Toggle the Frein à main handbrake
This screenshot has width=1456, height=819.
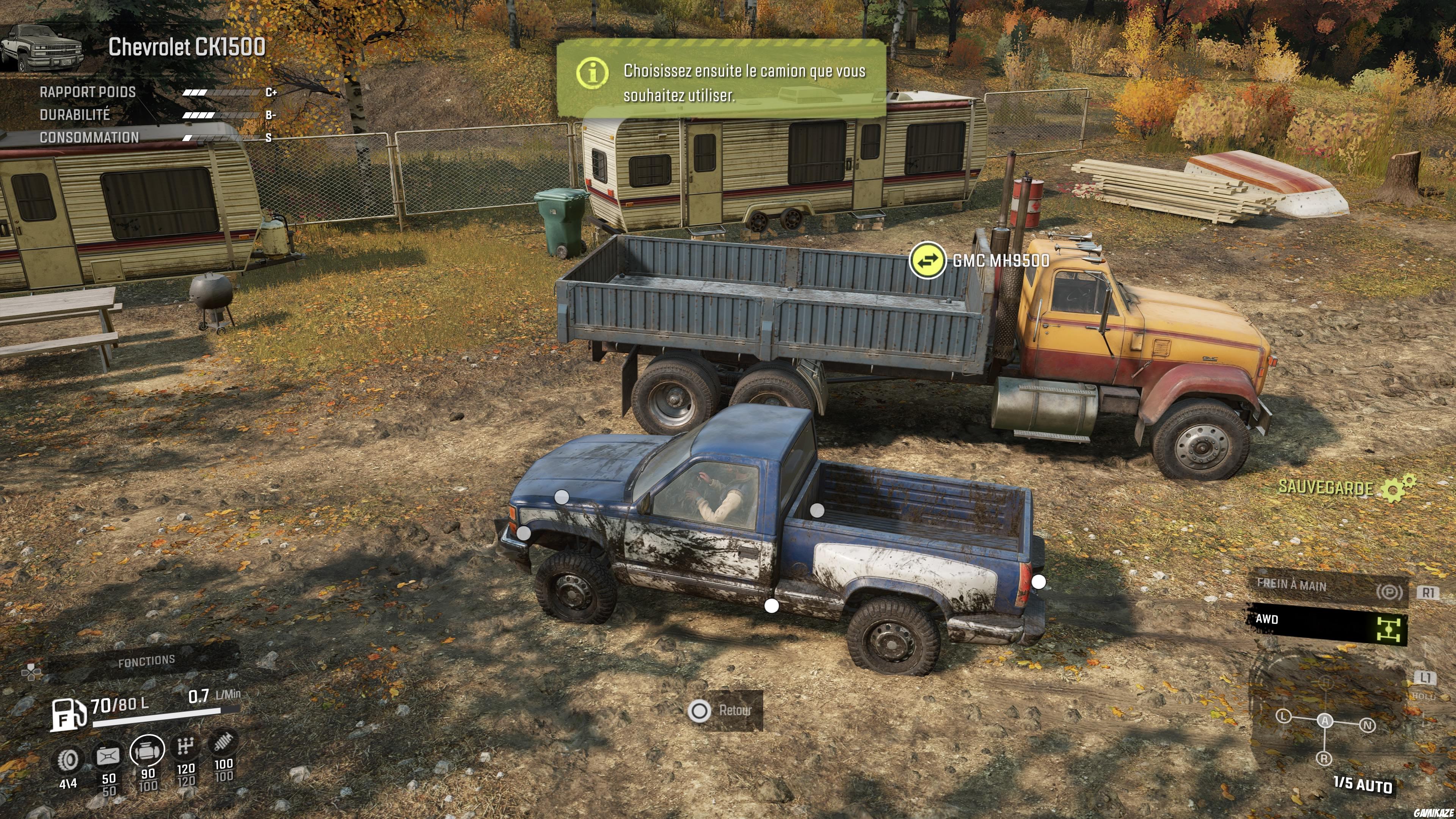[x=1328, y=588]
